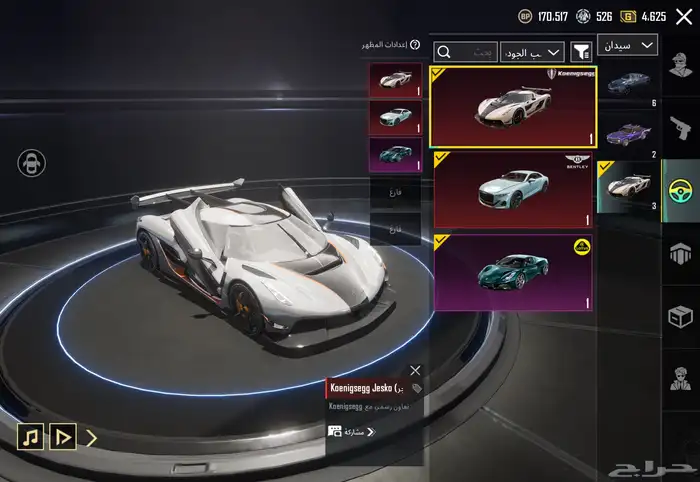Select the dark blue car subcategory

point(628,81)
